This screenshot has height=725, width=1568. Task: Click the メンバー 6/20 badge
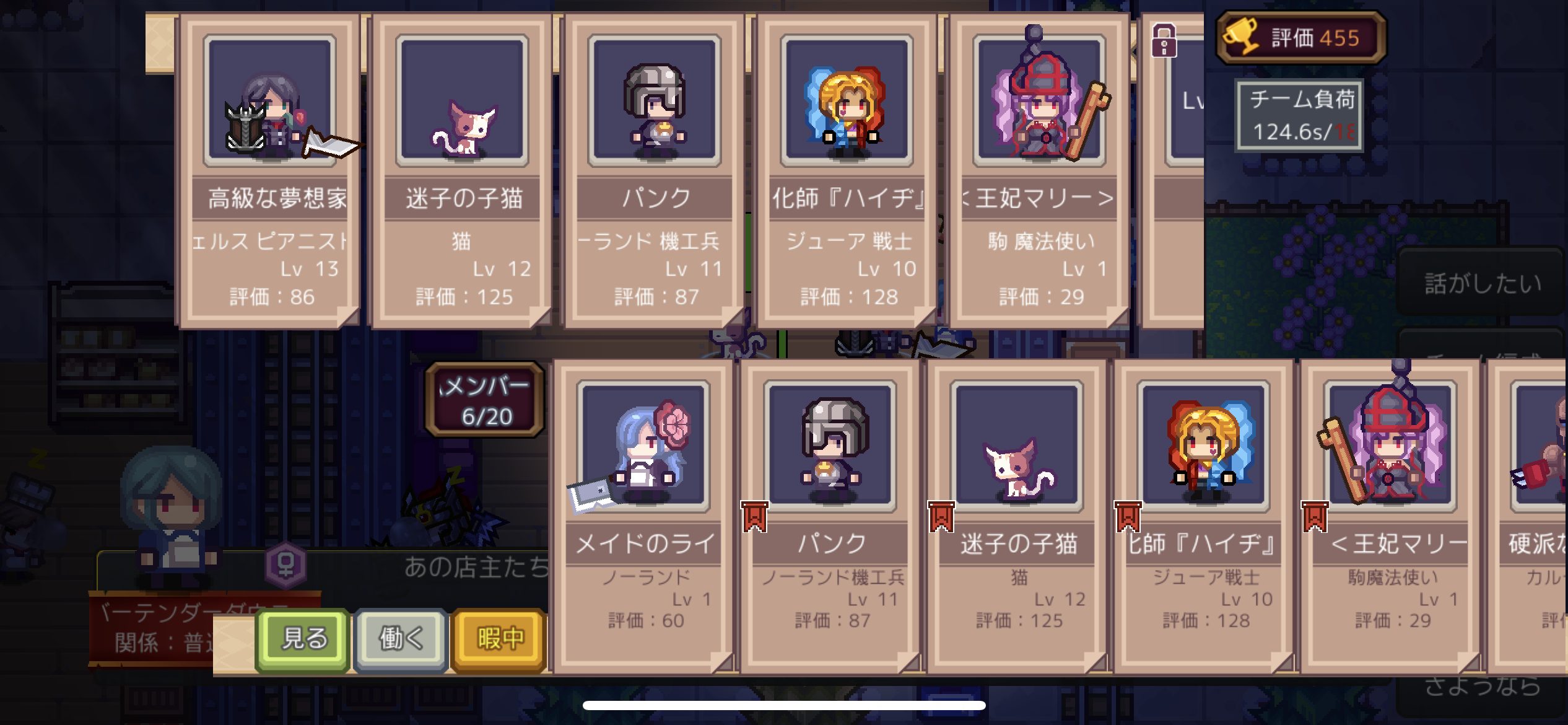point(484,400)
